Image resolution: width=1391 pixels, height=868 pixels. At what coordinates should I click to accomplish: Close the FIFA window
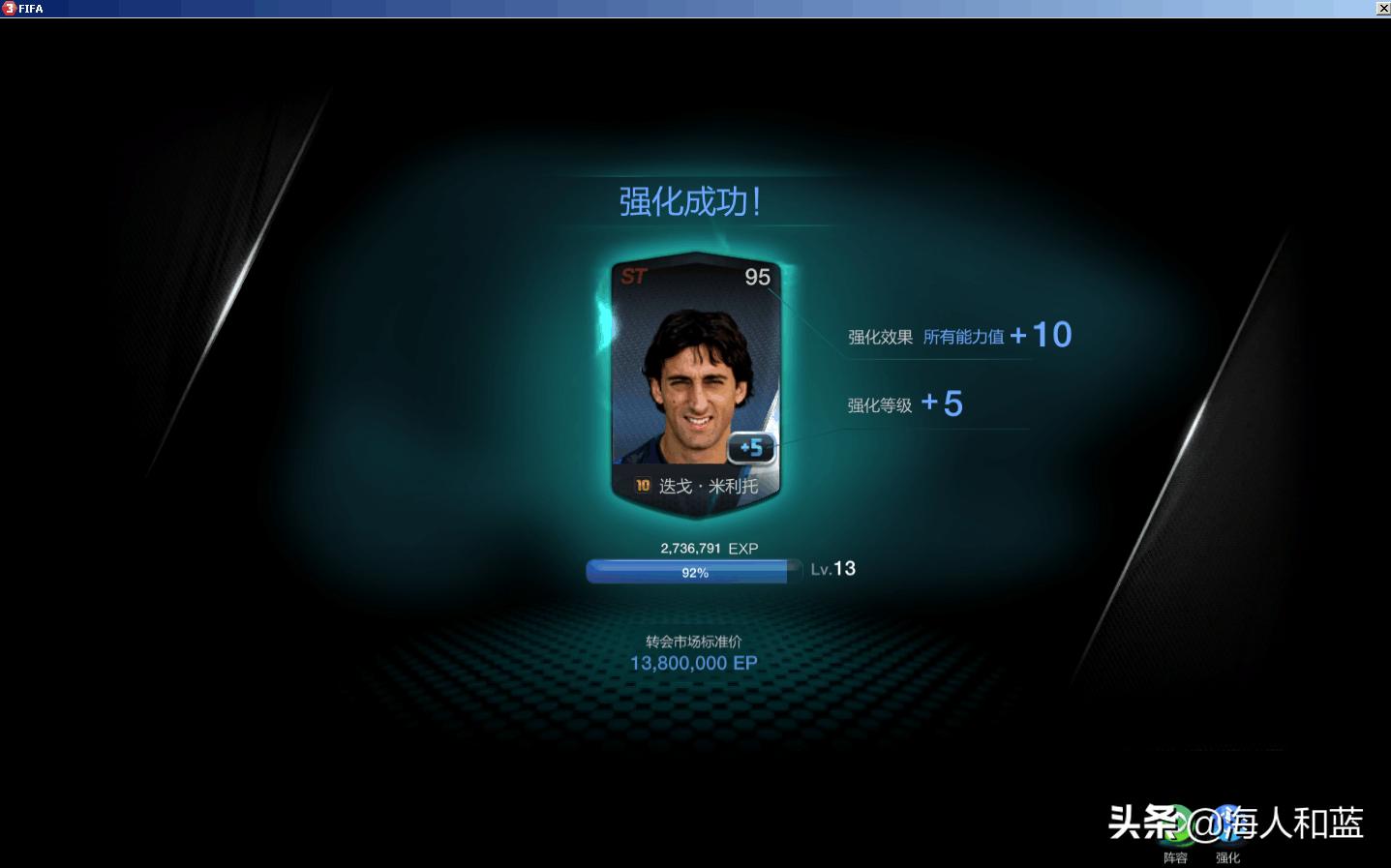1383,9
